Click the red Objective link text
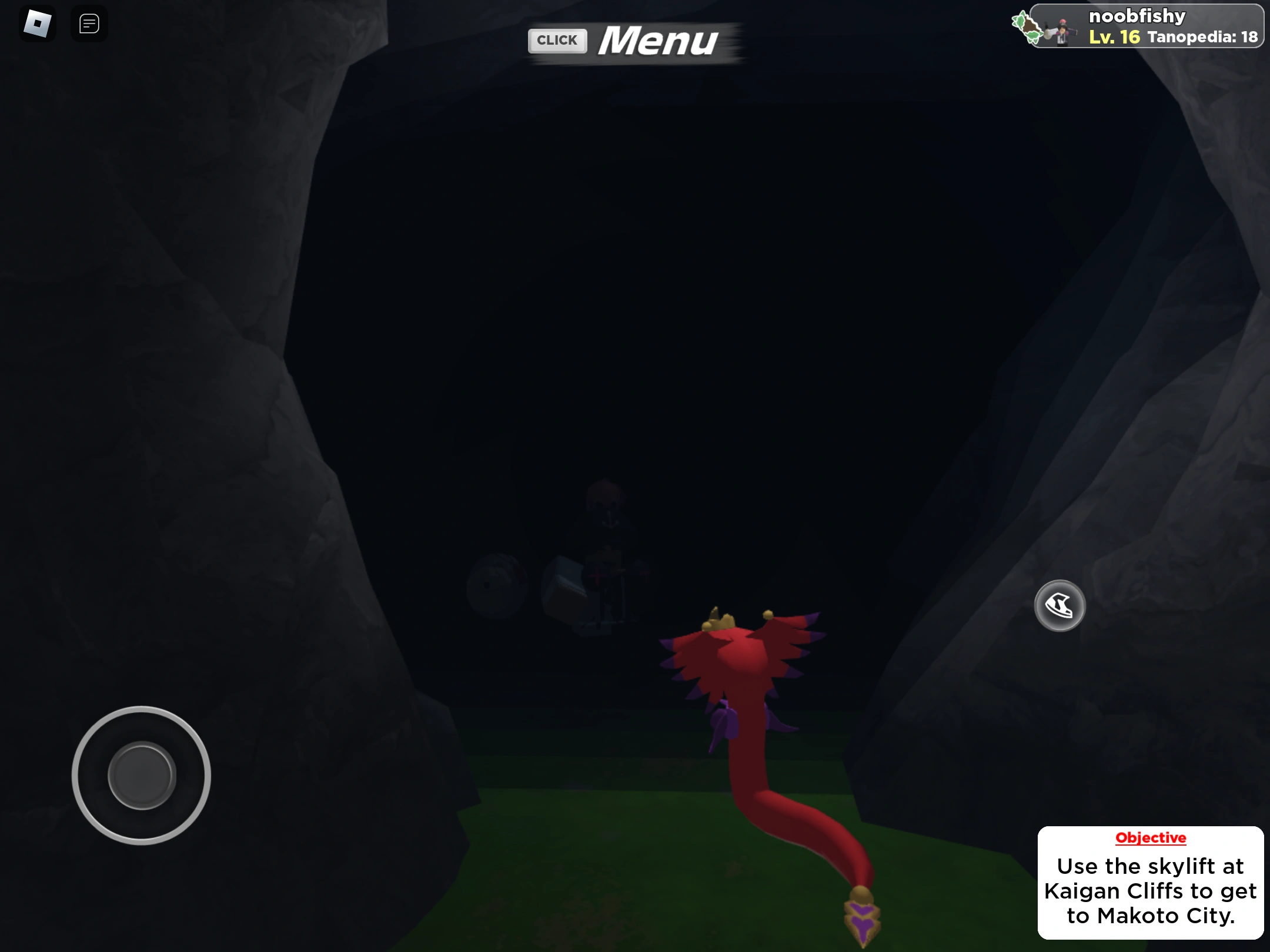This screenshot has width=1270, height=952. [1151, 838]
